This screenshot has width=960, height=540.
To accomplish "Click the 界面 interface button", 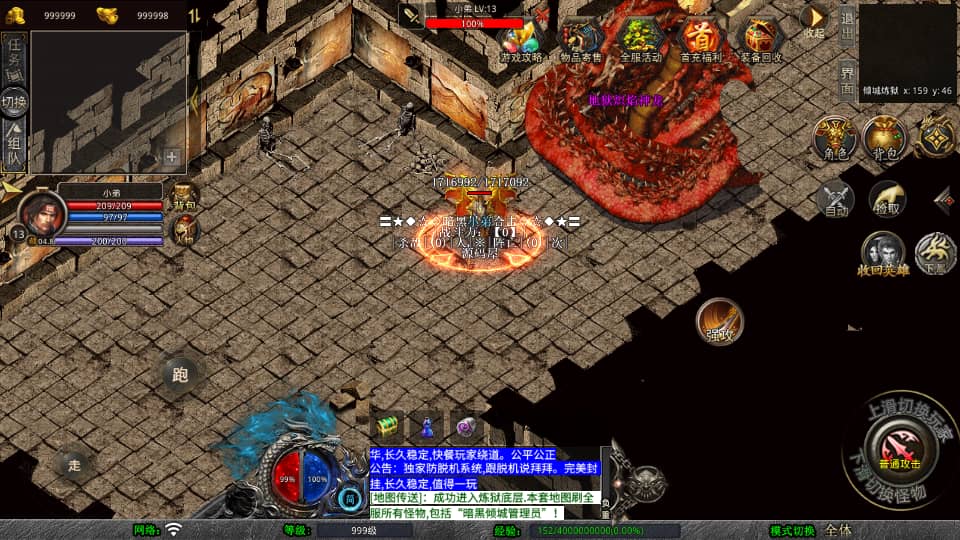I will point(846,75).
